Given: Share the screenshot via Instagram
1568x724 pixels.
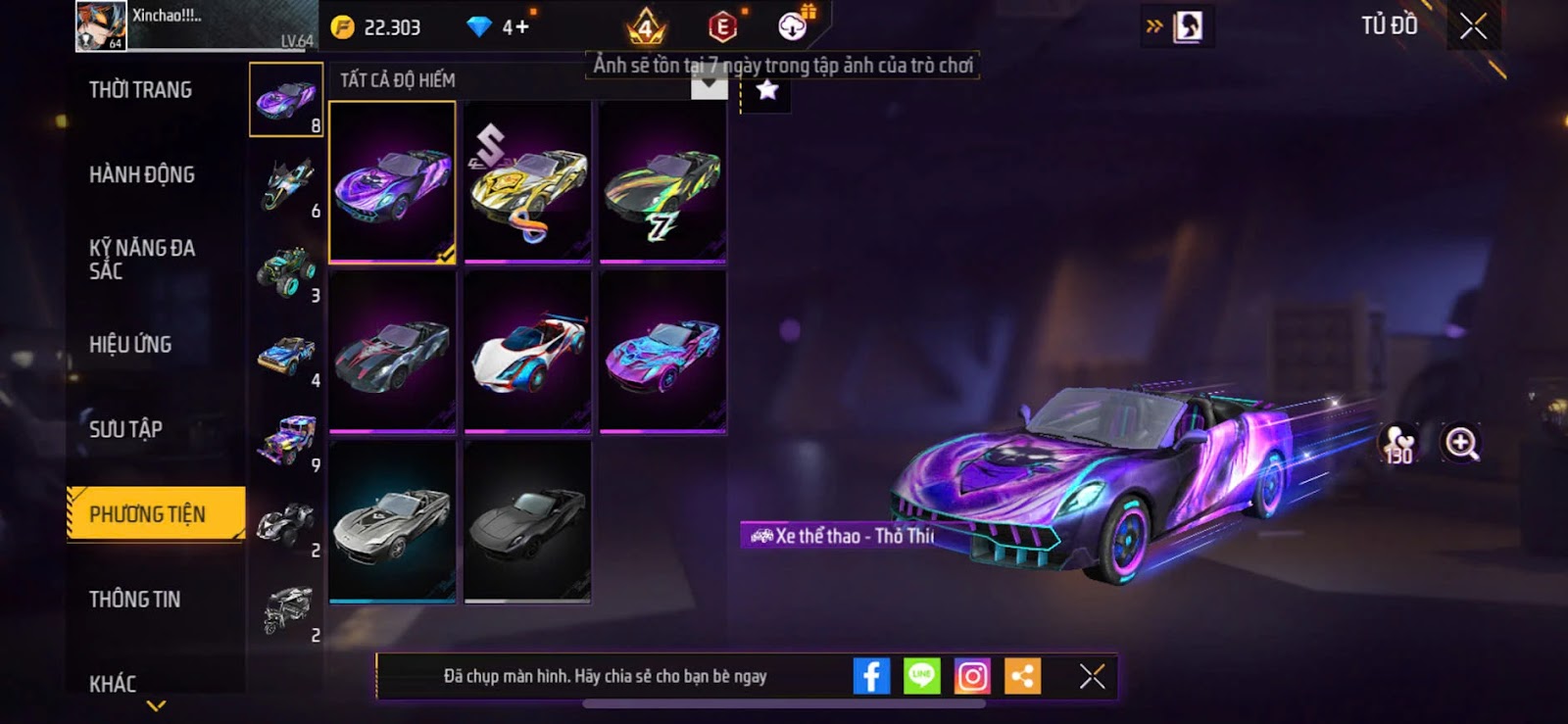Looking at the screenshot, I should [x=972, y=676].
